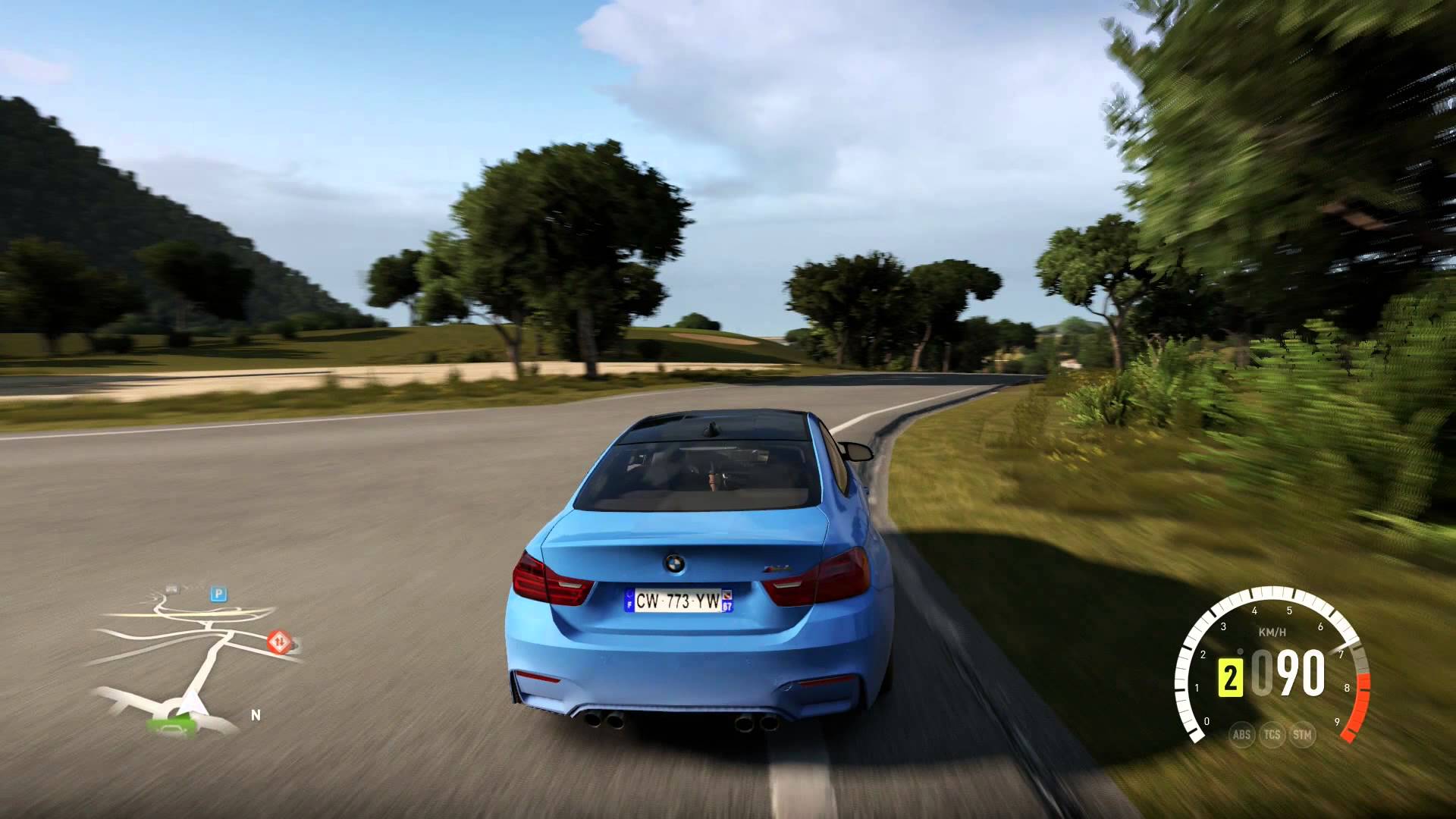Toggle the STM indicator
Screen dimensions: 1456x819
pos(1302,734)
